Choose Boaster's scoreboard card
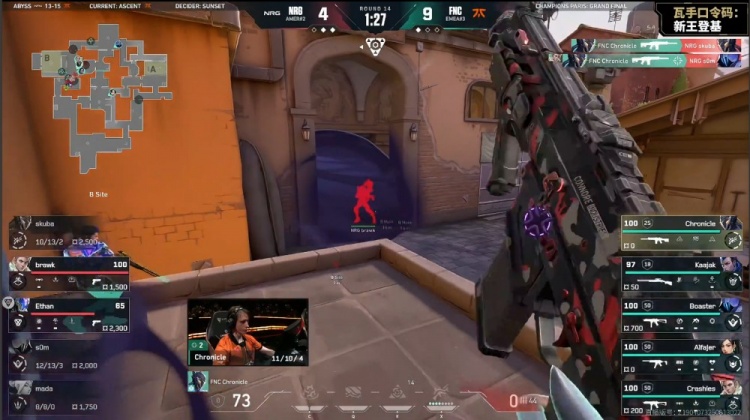Screen dimensions: 750x420 (x=681, y=315)
